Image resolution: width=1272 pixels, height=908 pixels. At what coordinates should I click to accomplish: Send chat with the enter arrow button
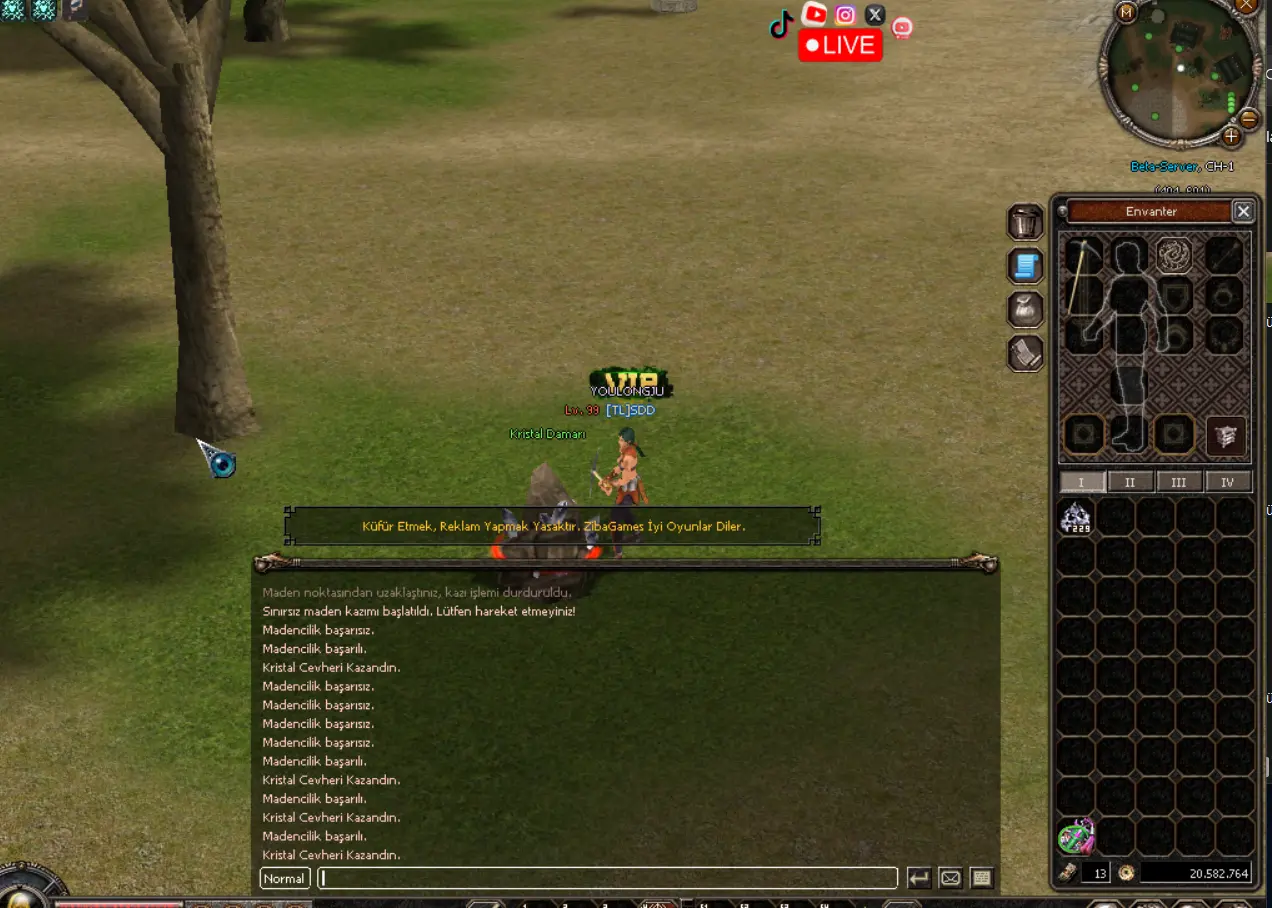919,878
